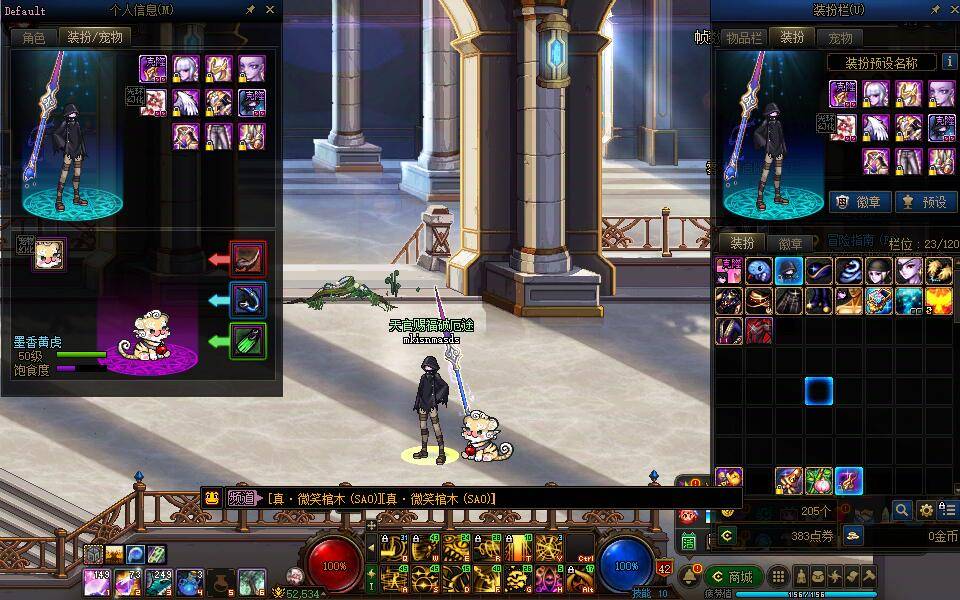The width and height of the screenshot is (960, 600).
Task: Open the 物品栏 inventory tab
Action: point(743,37)
